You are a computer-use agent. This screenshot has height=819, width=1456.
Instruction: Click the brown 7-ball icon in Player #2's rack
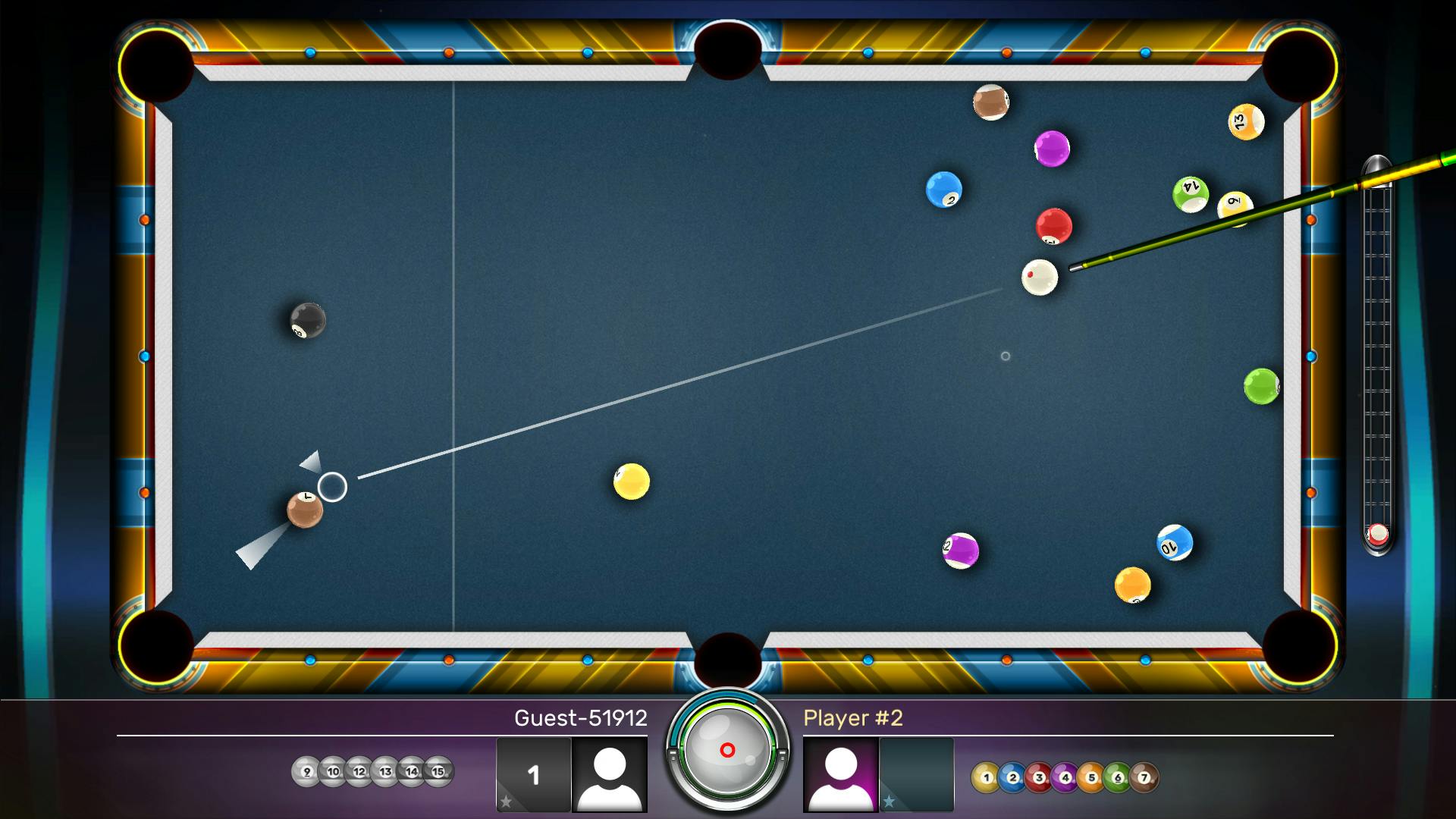(1145, 777)
